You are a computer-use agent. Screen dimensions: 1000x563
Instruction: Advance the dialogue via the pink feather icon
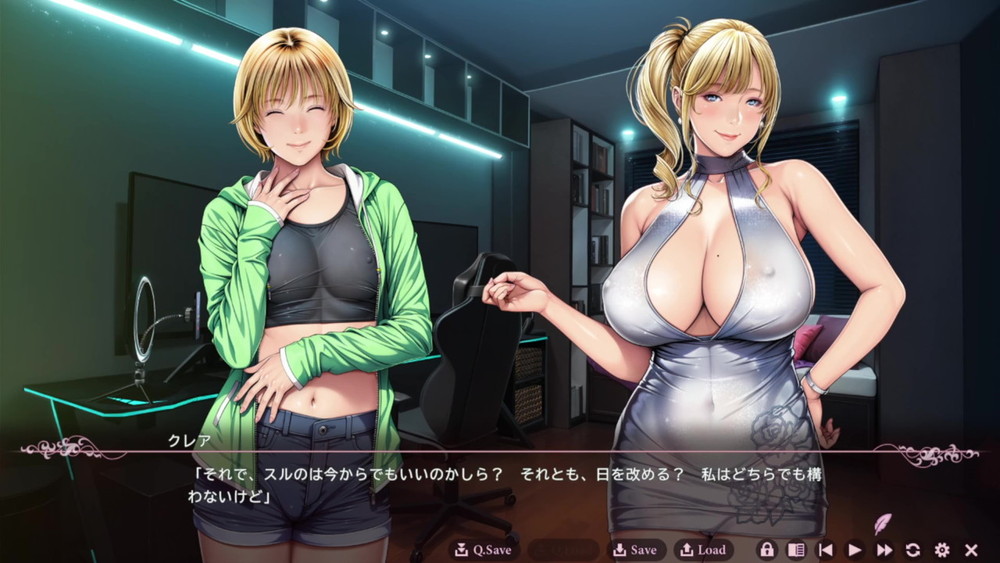[x=883, y=523]
